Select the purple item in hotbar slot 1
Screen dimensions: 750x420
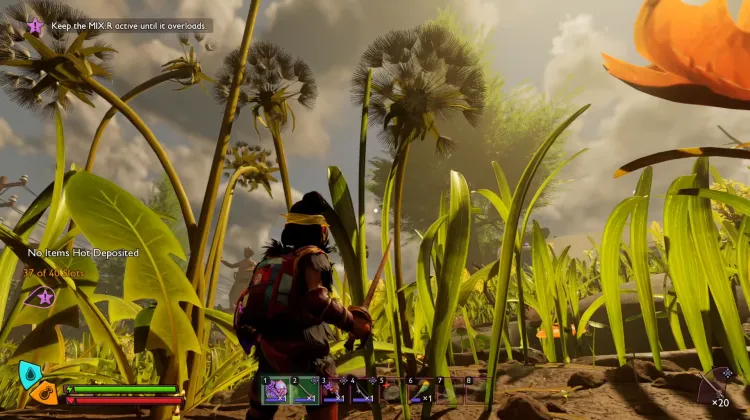click(x=276, y=391)
